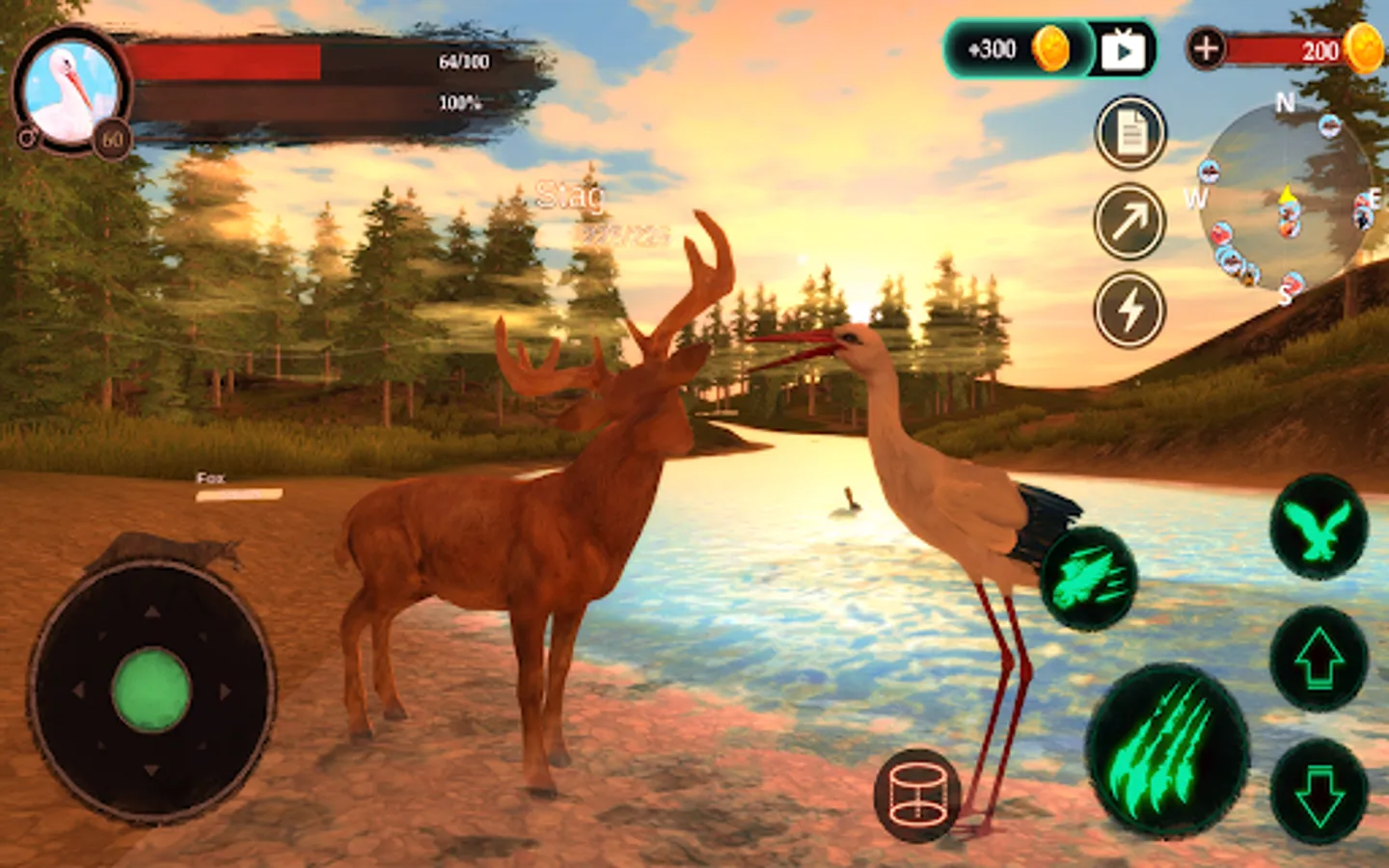Descend with the green down arrow
The width and height of the screenshot is (1389, 868).
tap(1319, 791)
